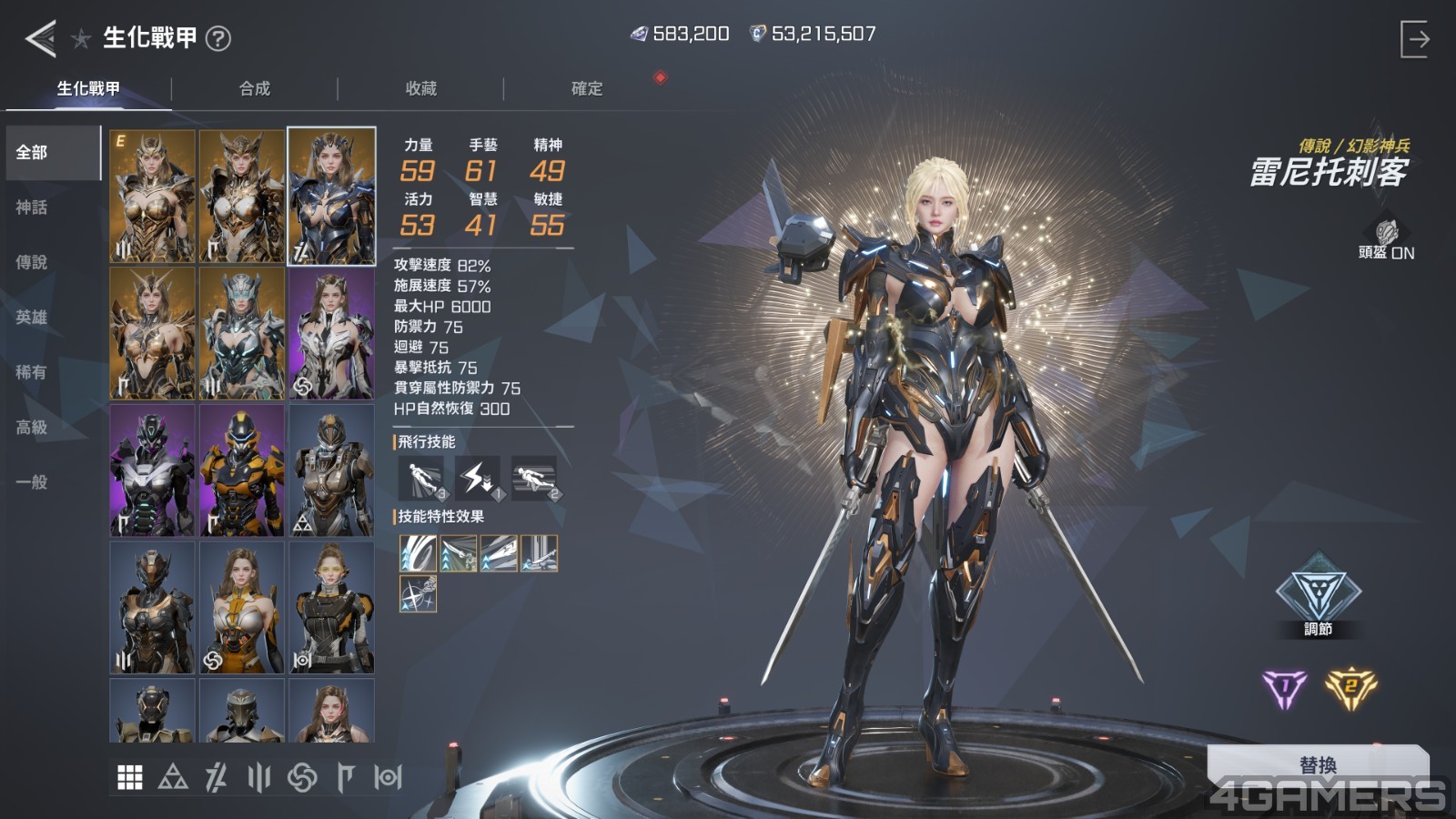Show 英雄 grade armors
1456x819 pixels.
pos(32,317)
